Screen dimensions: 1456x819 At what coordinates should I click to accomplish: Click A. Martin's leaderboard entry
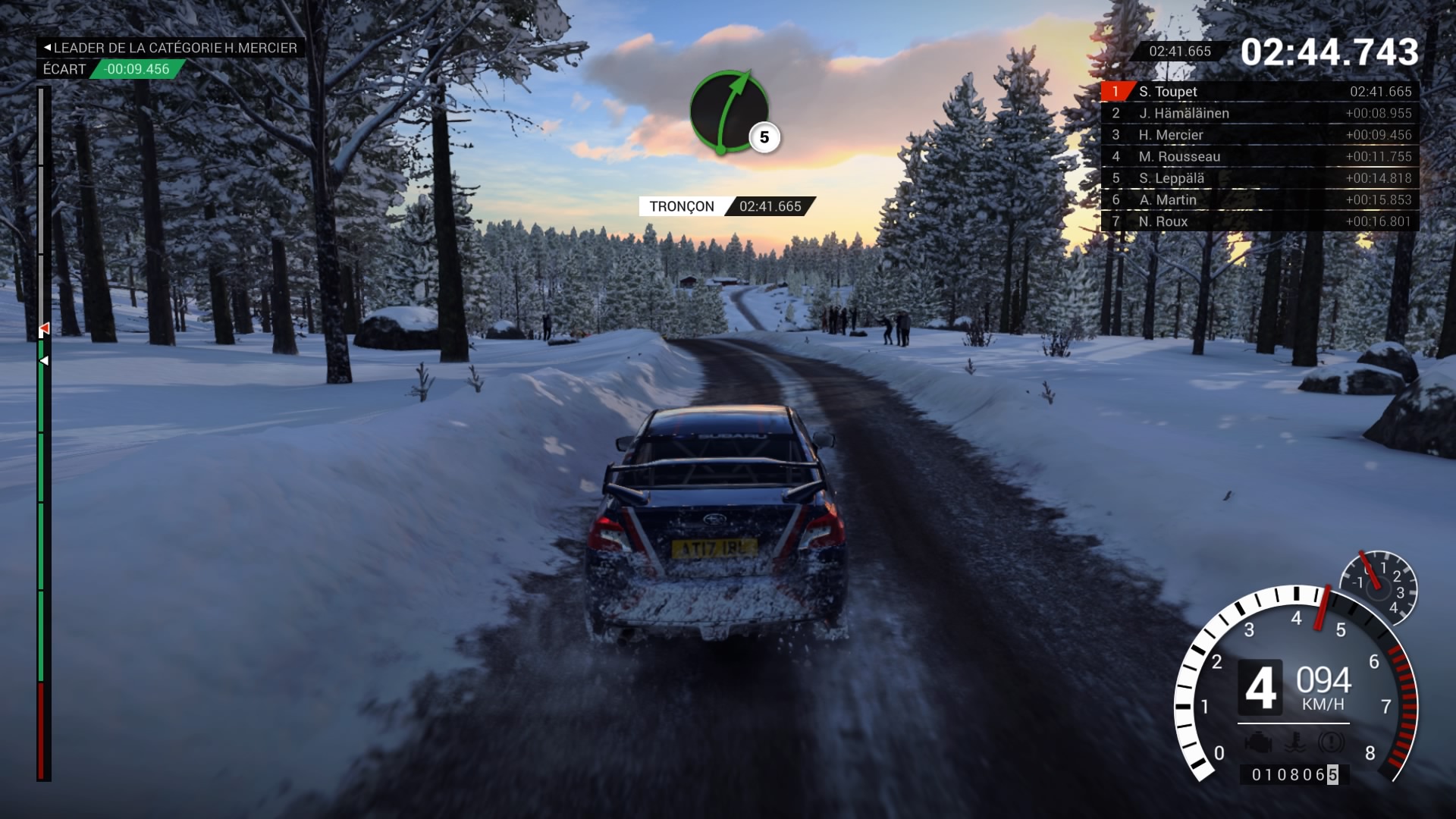pyautogui.click(x=1259, y=200)
